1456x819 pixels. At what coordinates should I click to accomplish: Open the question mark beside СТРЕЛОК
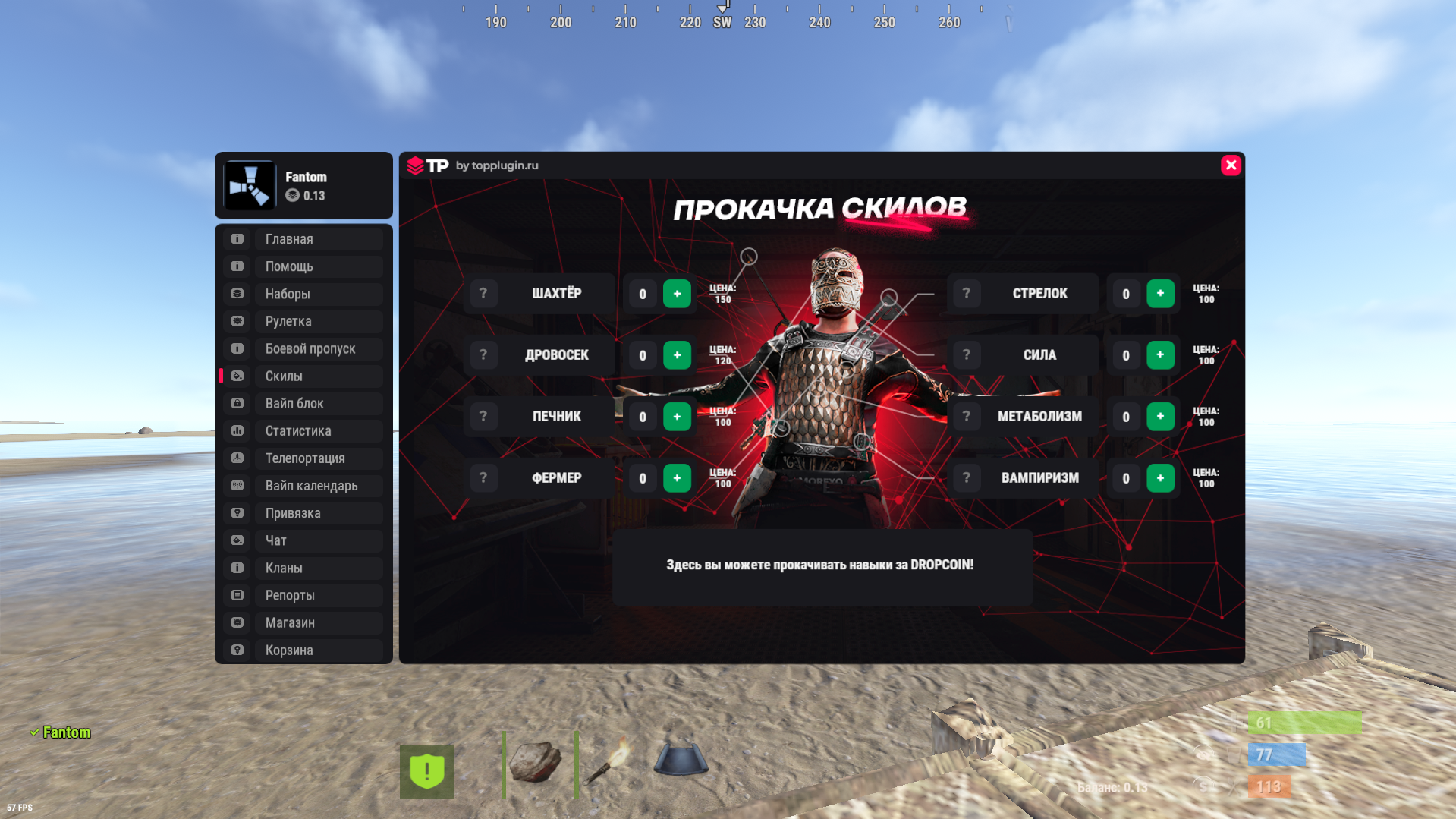click(x=966, y=293)
